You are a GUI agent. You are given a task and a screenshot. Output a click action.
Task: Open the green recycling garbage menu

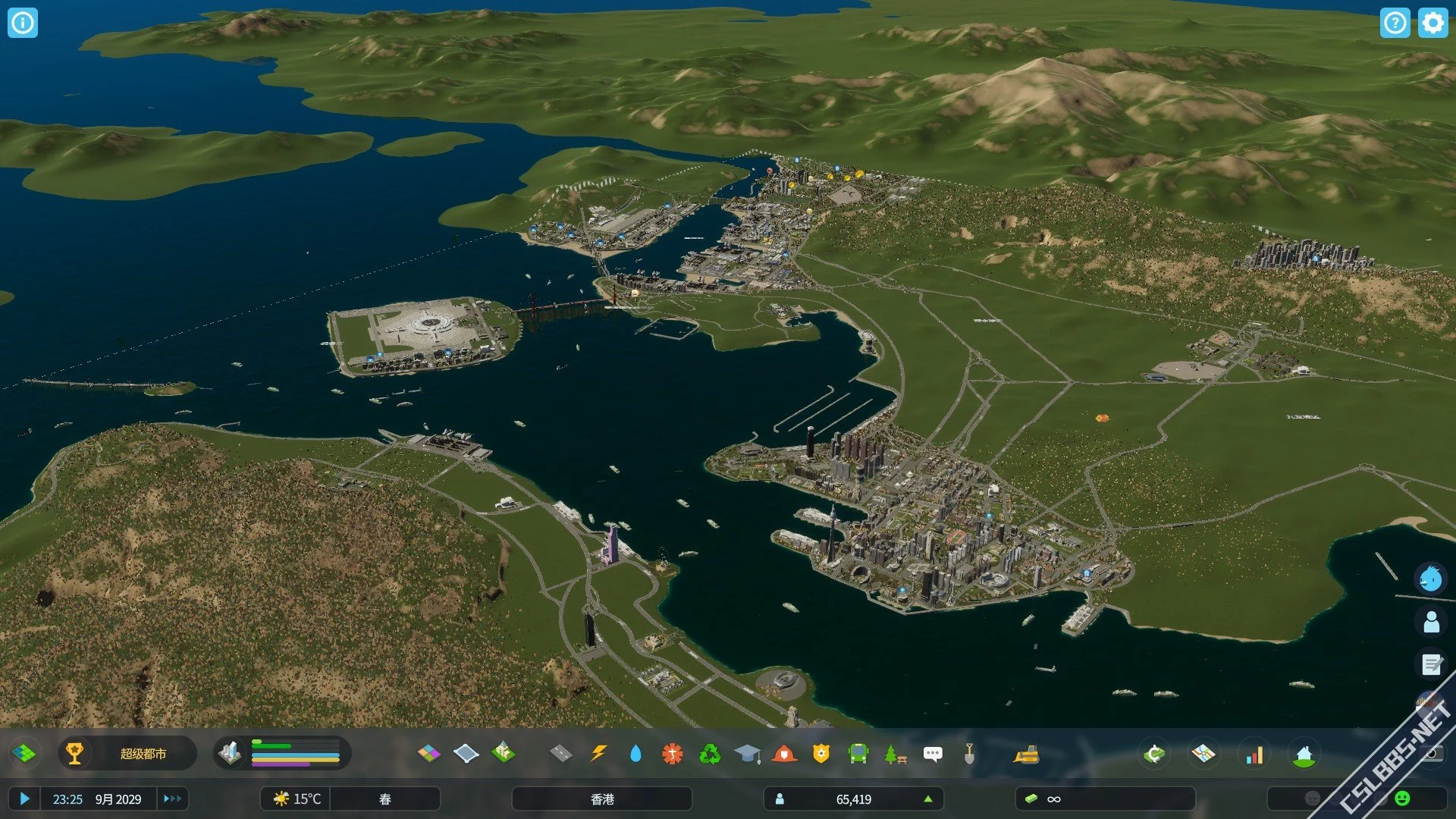point(710,754)
